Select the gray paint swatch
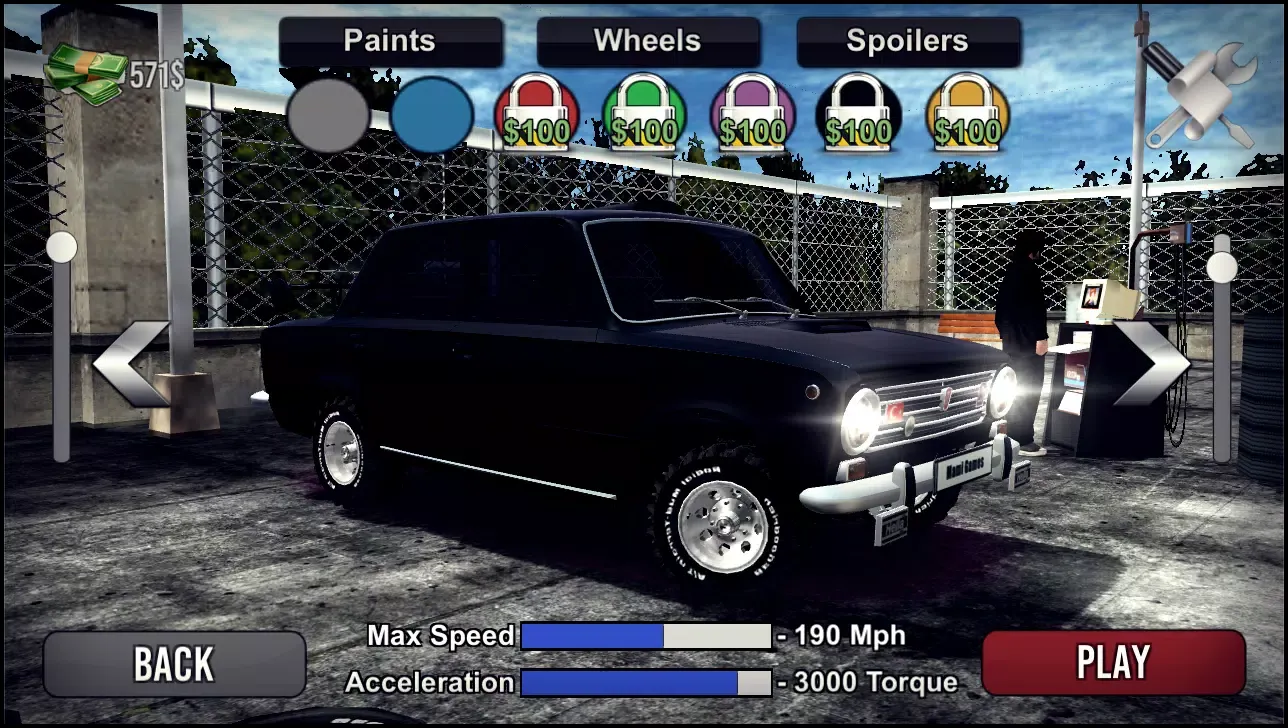This screenshot has width=1288, height=728. pos(330,115)
